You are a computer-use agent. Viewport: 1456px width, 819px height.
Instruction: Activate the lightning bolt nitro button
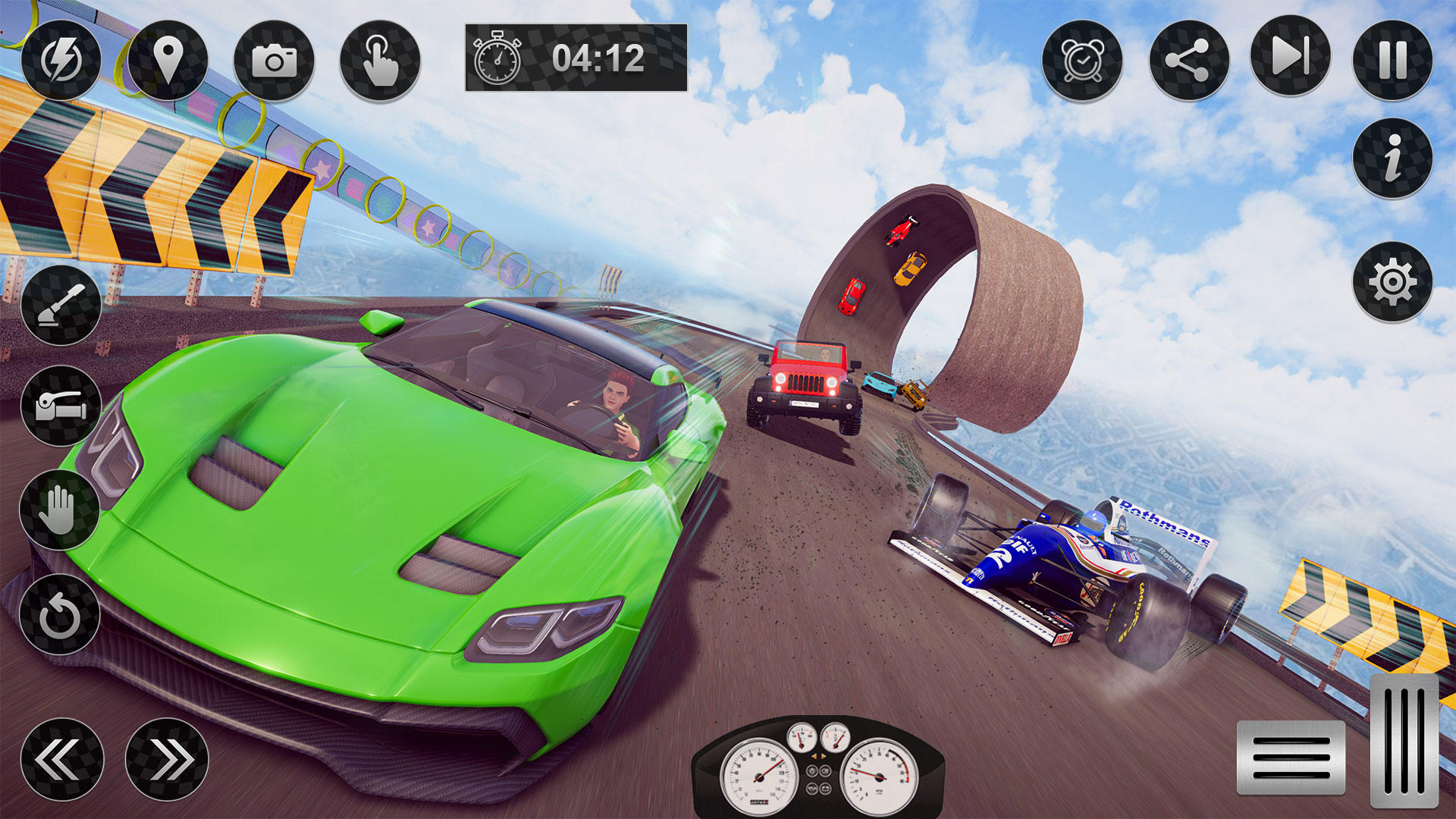point(61,60)
